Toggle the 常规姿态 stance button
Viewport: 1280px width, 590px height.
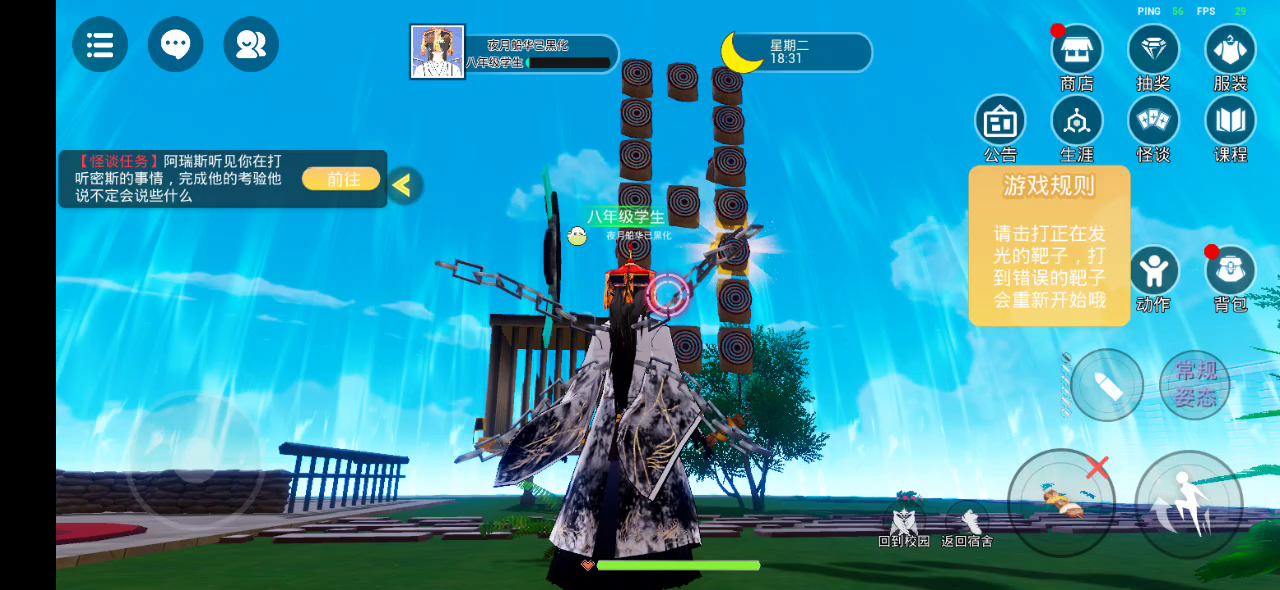1195,385
